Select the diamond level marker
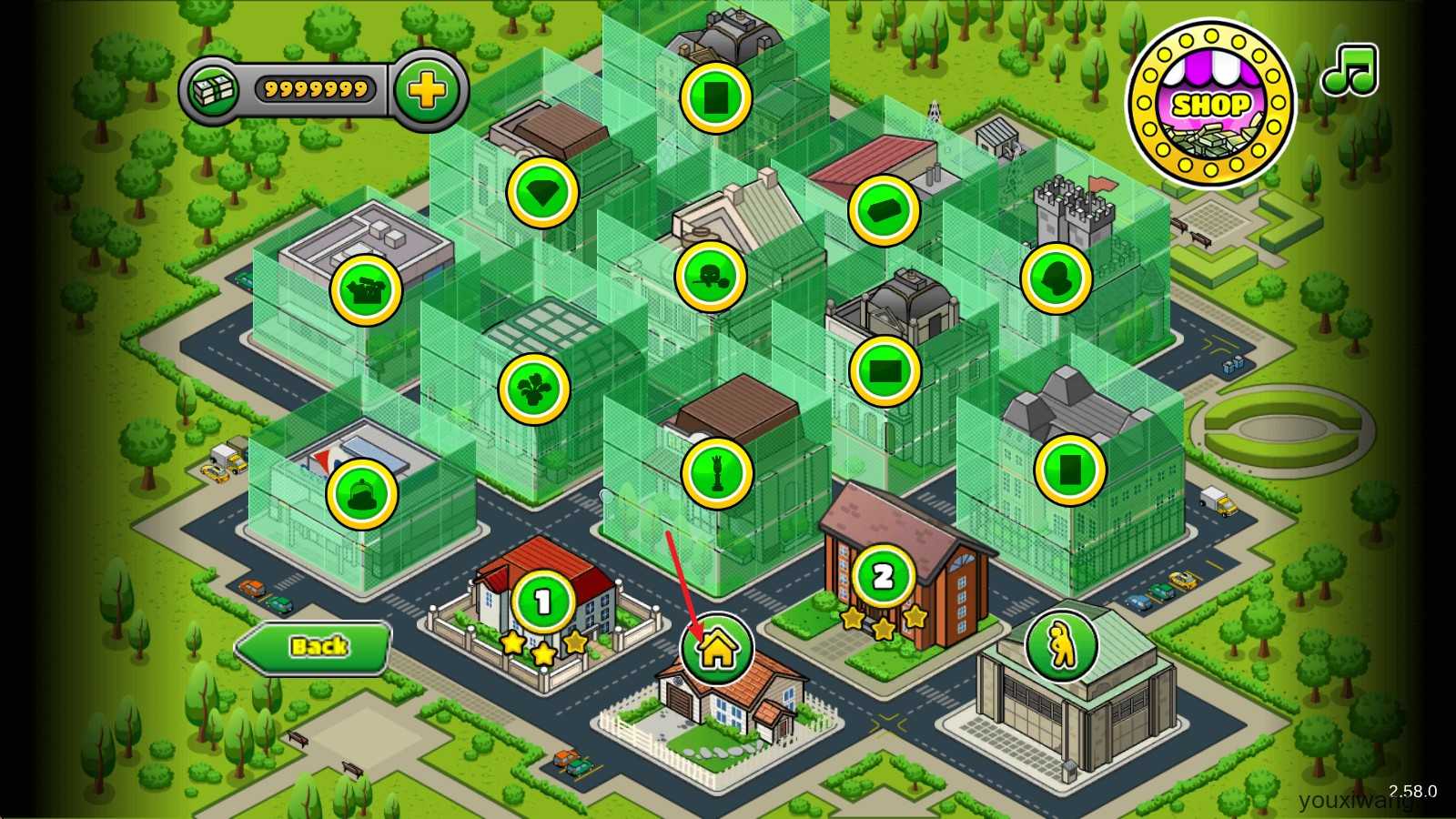This screenshot has height=819, width=1456. coord(542,192)
